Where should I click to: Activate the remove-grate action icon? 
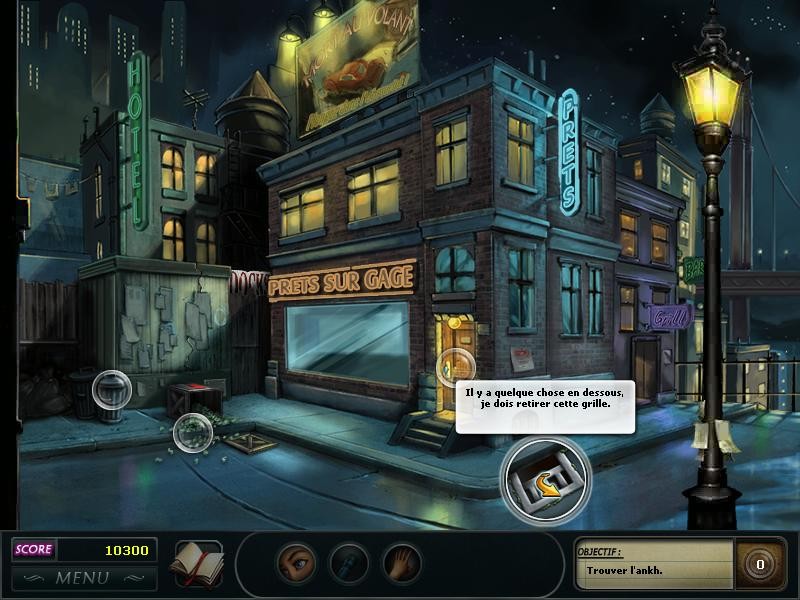coord(545,481)
